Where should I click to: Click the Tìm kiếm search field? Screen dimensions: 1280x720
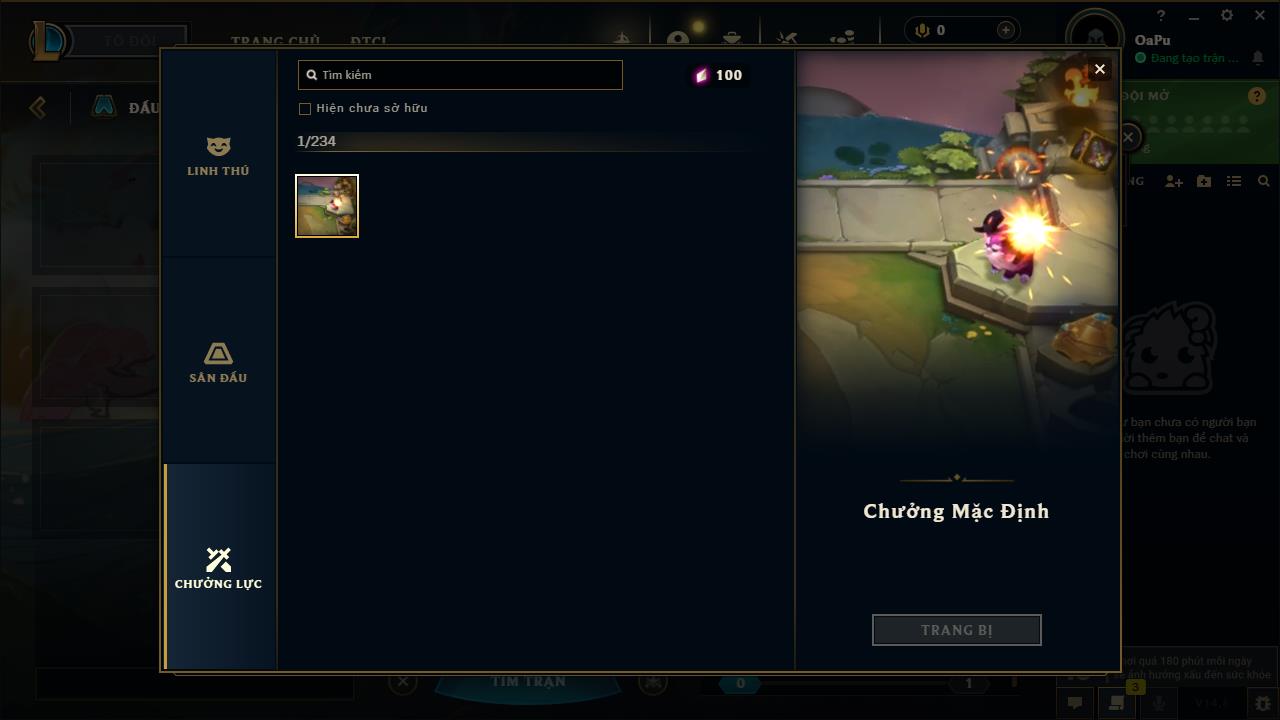click(460, 75)
